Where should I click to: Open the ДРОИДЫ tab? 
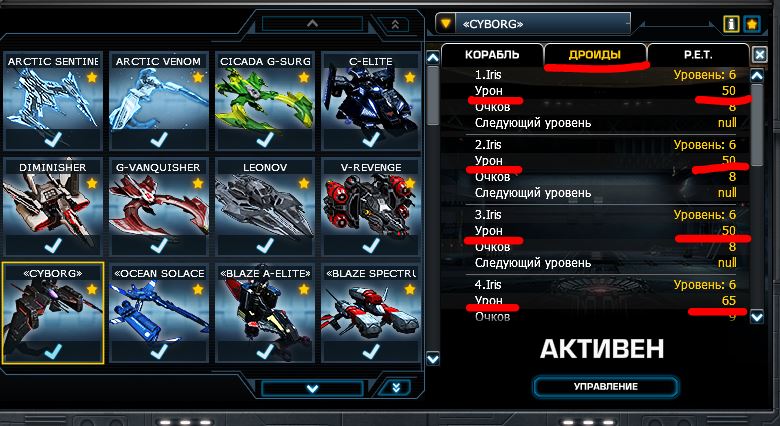tap(595, 55)
